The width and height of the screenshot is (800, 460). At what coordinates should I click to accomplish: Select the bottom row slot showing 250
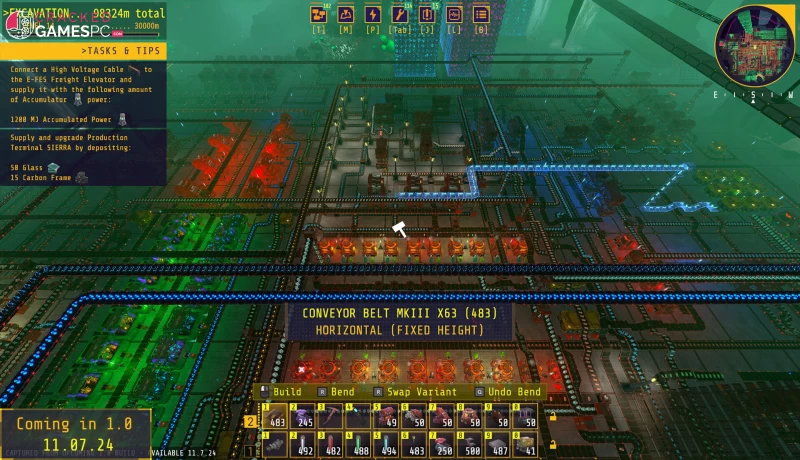tap(442, 443)
